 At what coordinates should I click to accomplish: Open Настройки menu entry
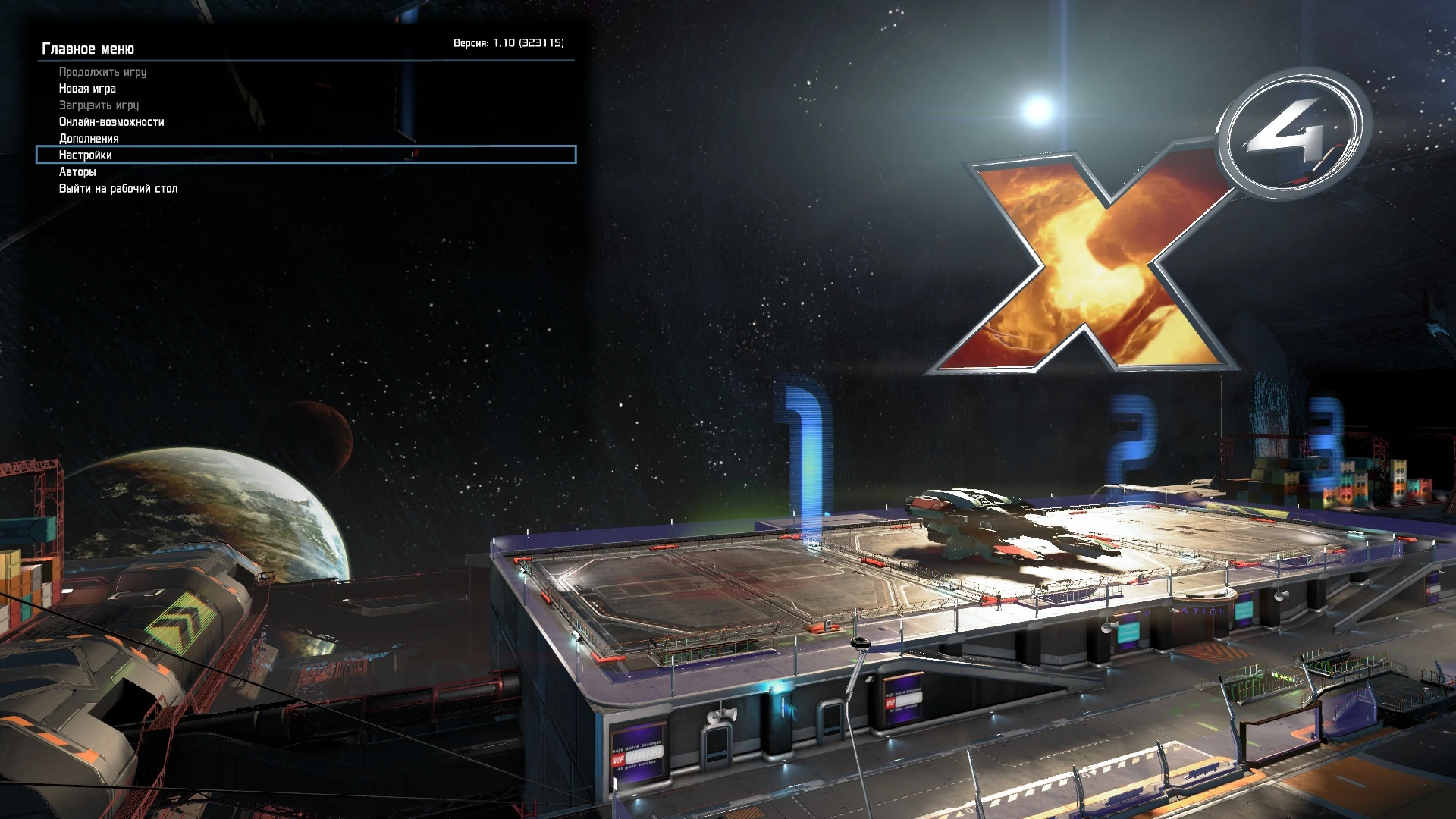(x=85, y=155)
